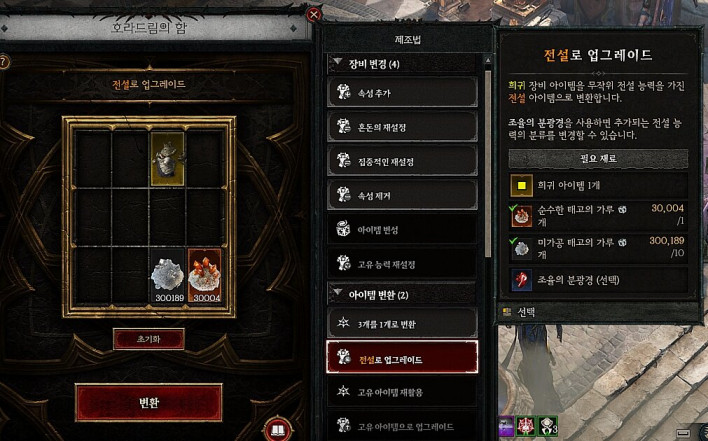This screenshot has width=708, height=441.
Task: Select the rare armor item in the grid
Action: 167,157
